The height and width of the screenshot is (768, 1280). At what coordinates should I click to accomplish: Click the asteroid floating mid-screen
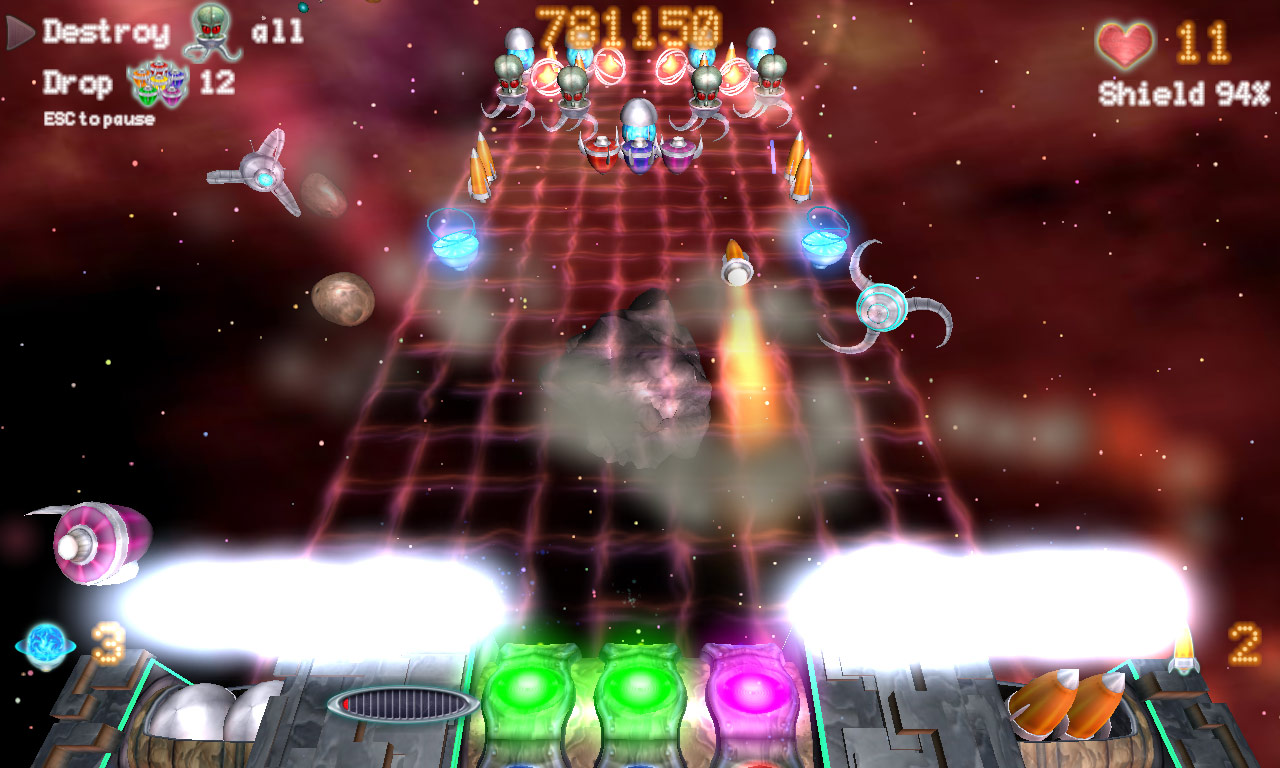(636, 381)
